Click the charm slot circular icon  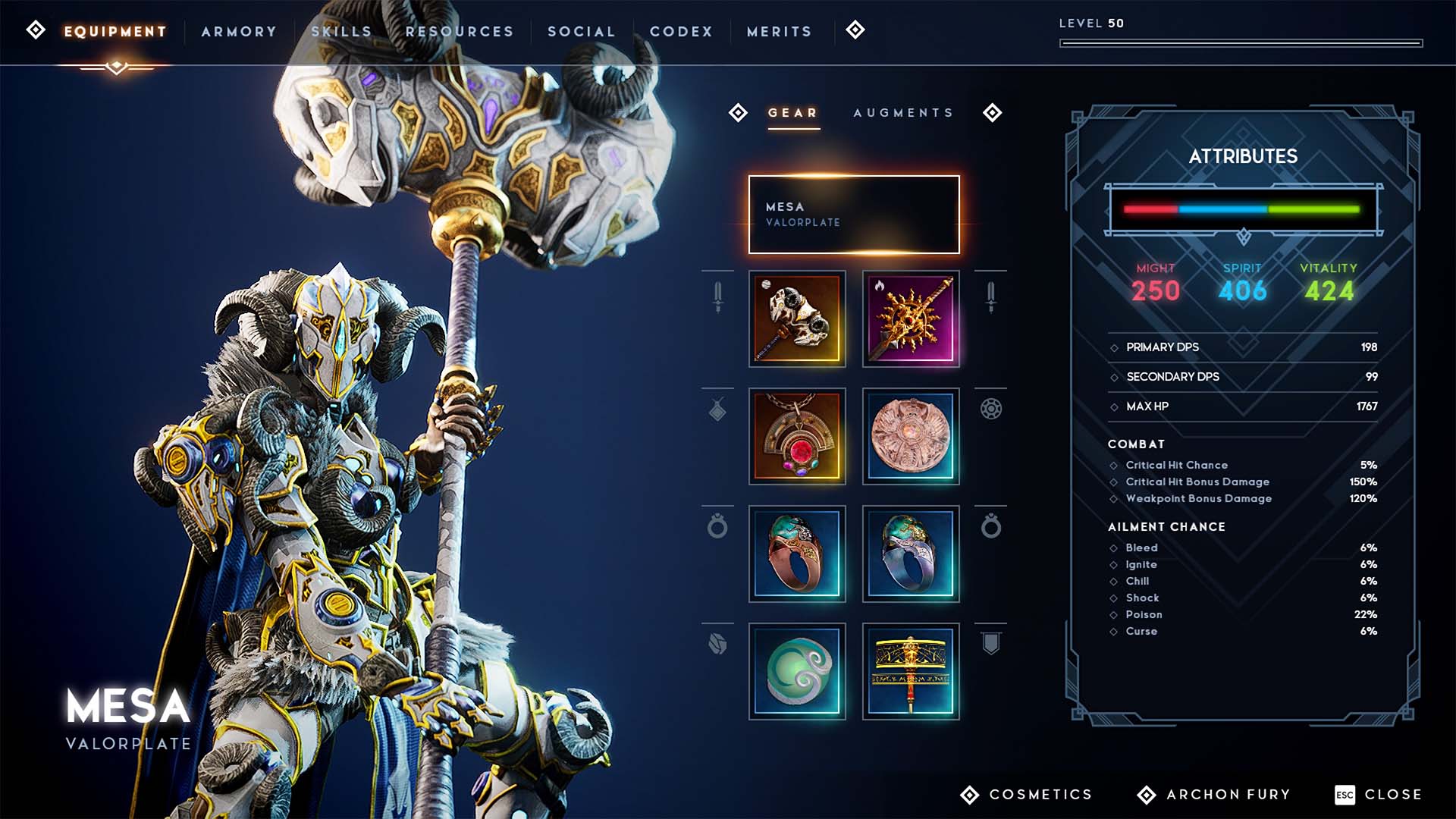990,409
